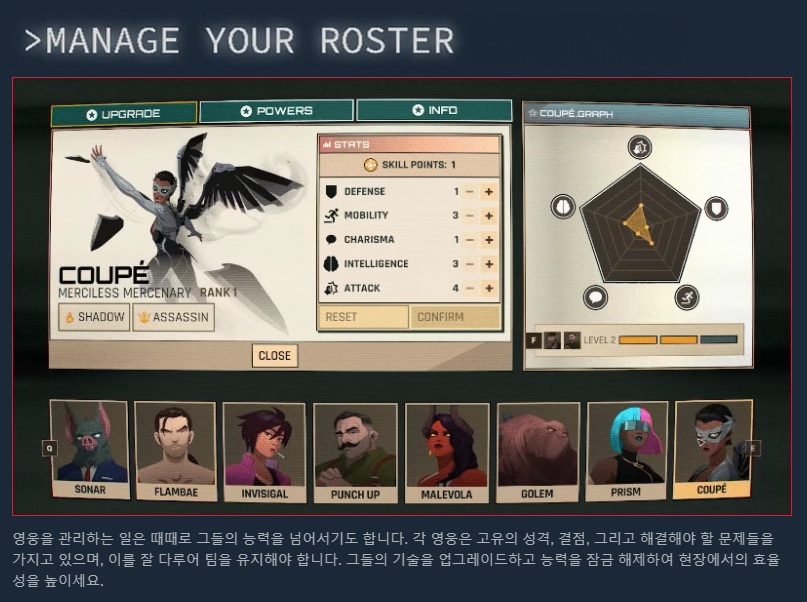Screen dimensions: 807x602
Task: Raise the Attack stat
Action: (x=489, y=288)
